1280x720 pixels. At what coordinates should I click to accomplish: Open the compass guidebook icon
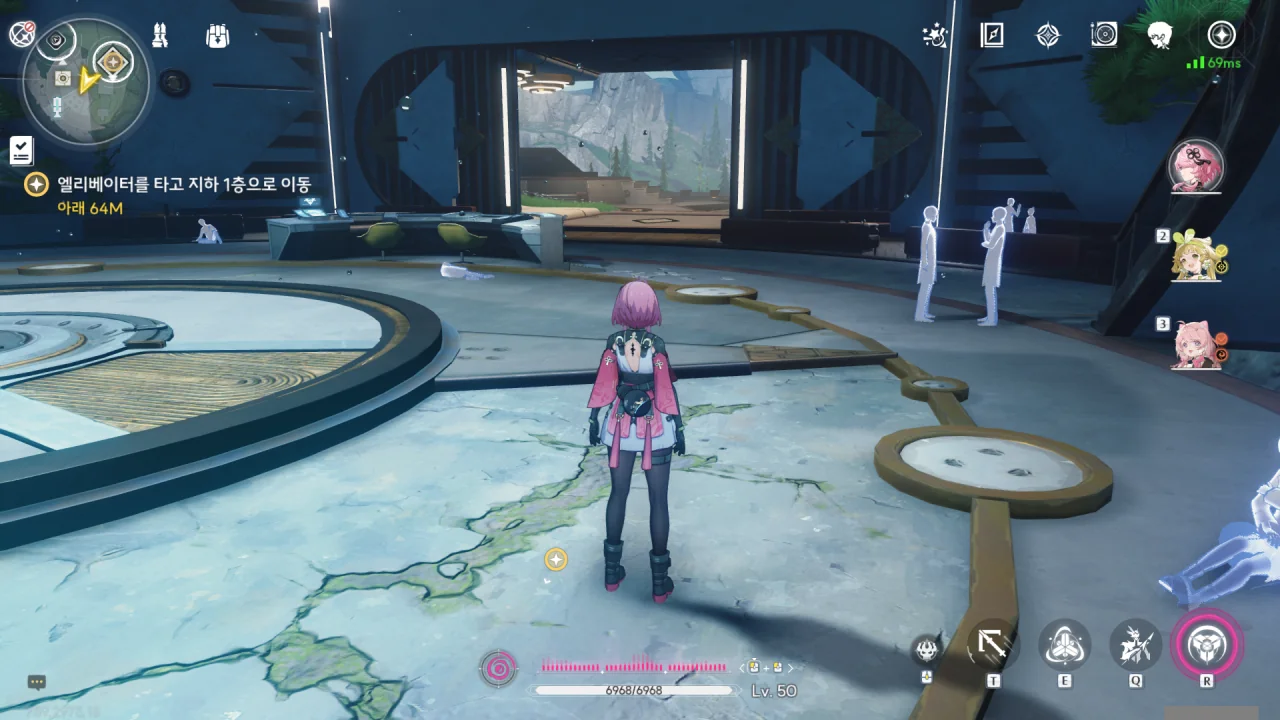point(991,36)
